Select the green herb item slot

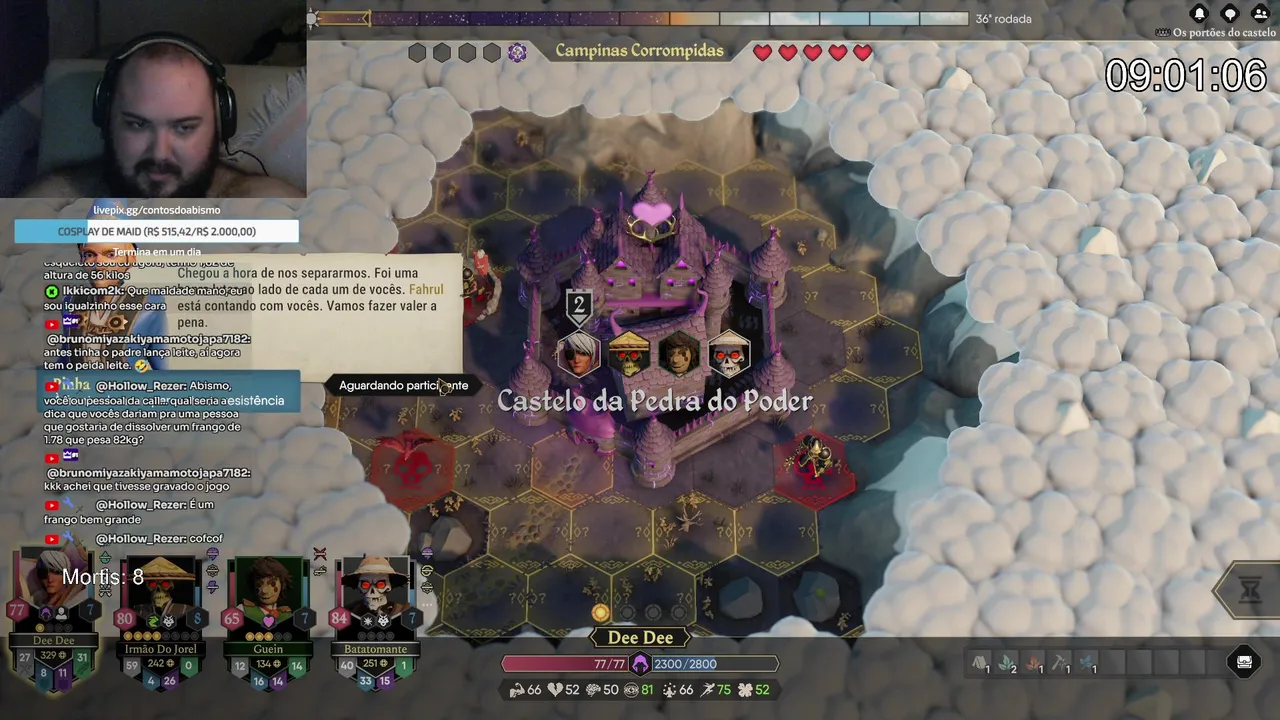click(x=1007, y=662)
